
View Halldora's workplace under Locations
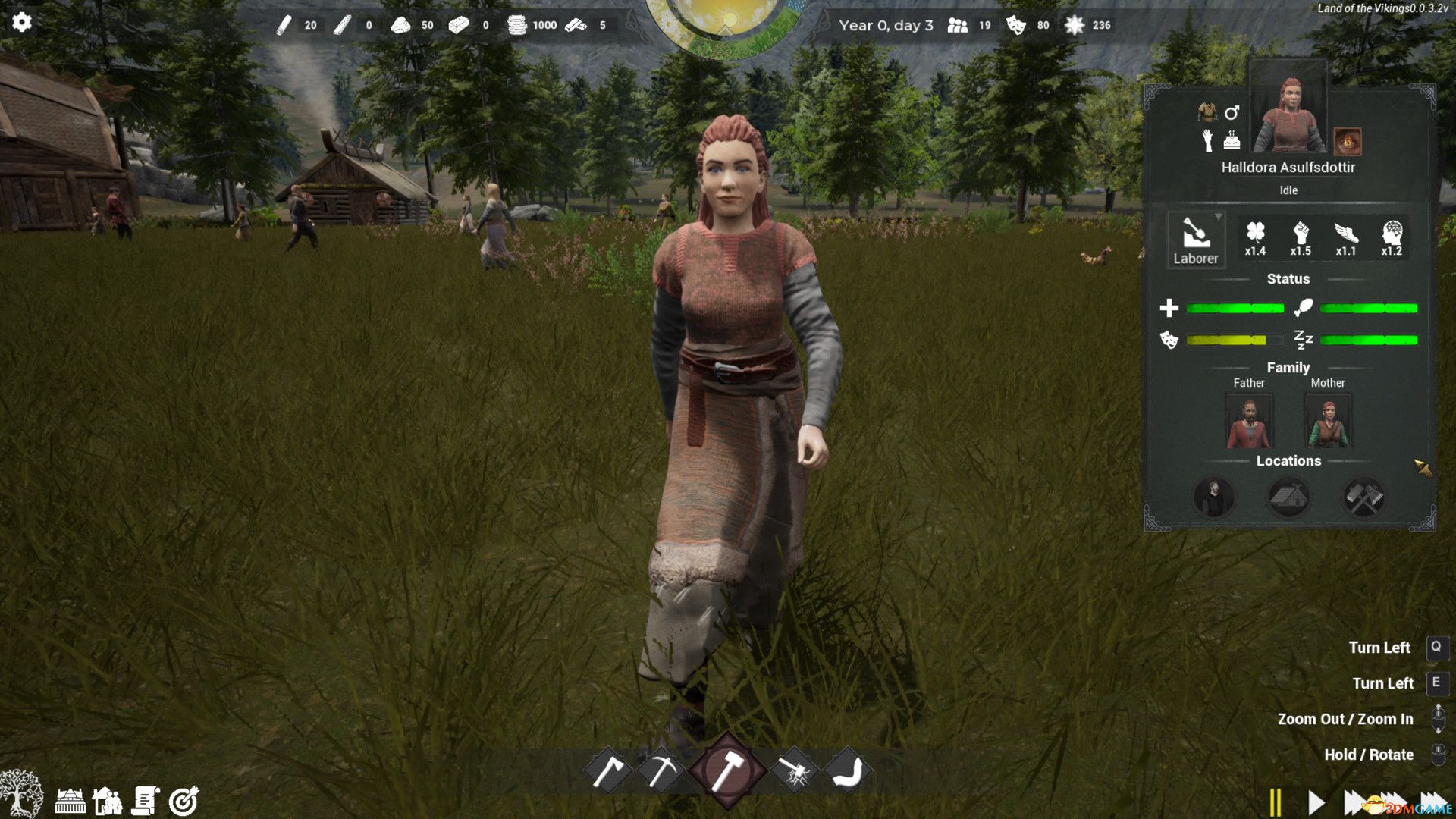[x=1365, y=497]
